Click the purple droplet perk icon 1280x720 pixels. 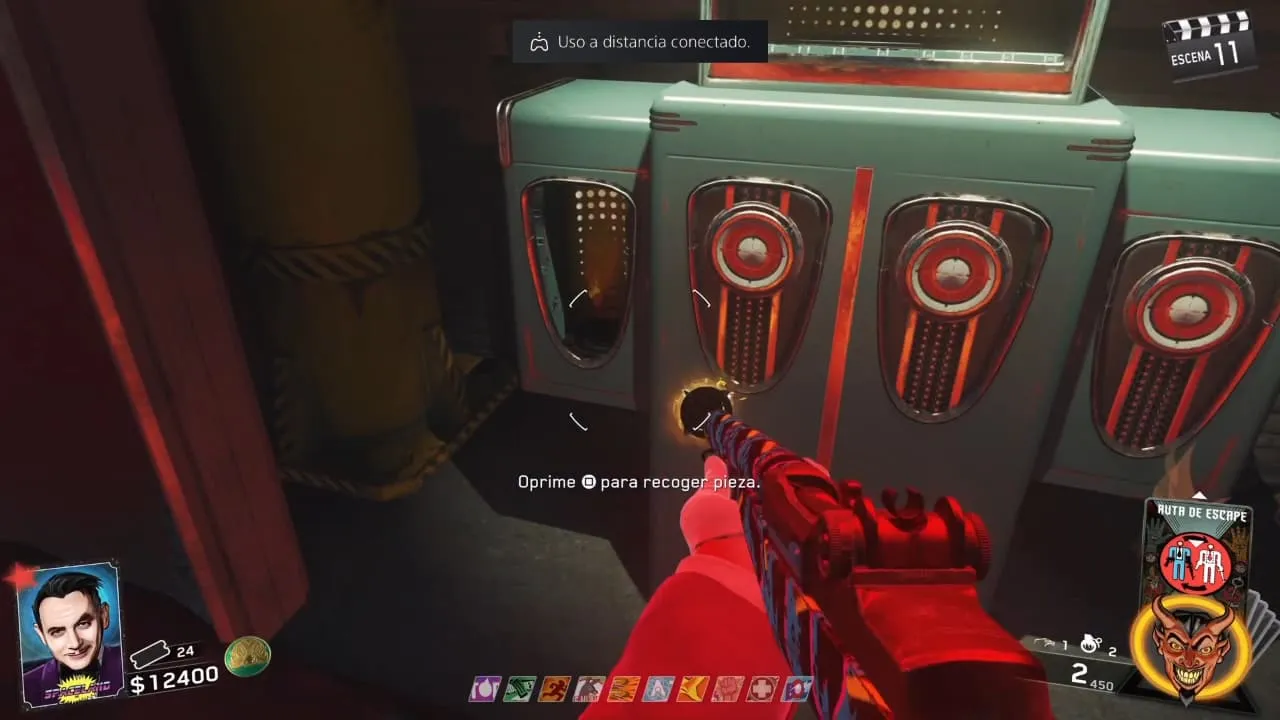(485, 688)
